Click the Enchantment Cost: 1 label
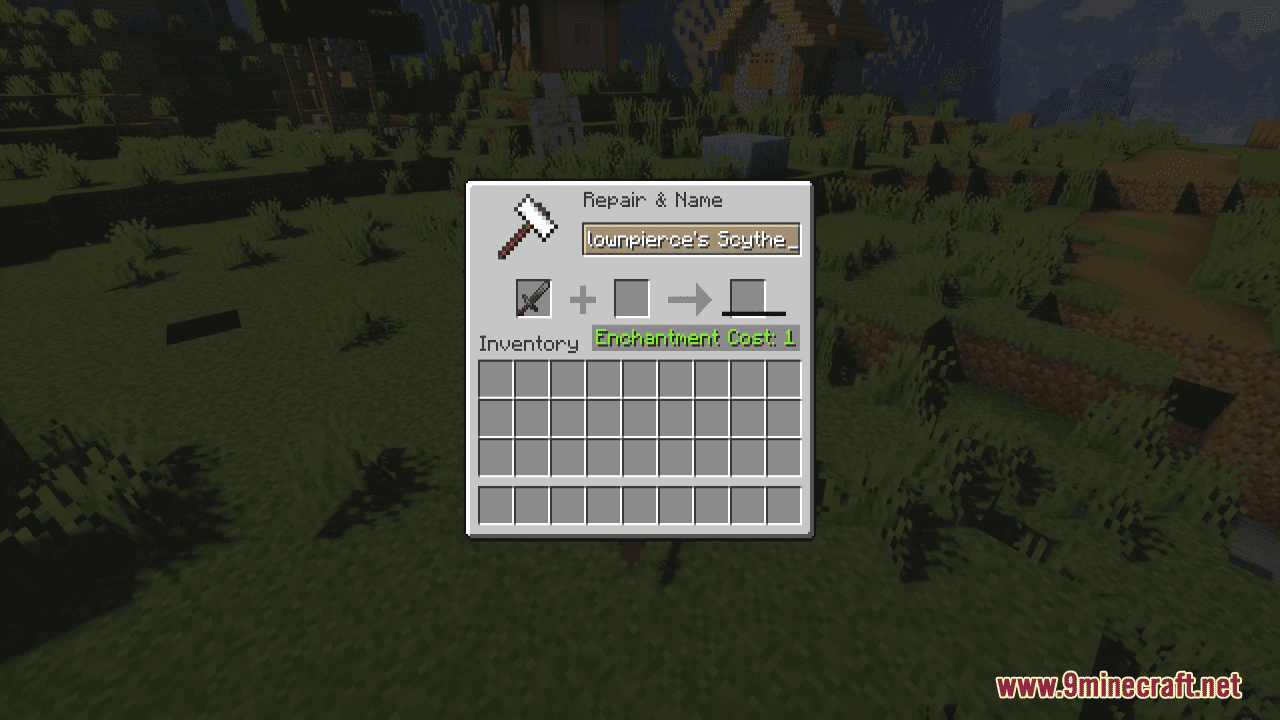1280x720 pixels. tap(694, 338)
